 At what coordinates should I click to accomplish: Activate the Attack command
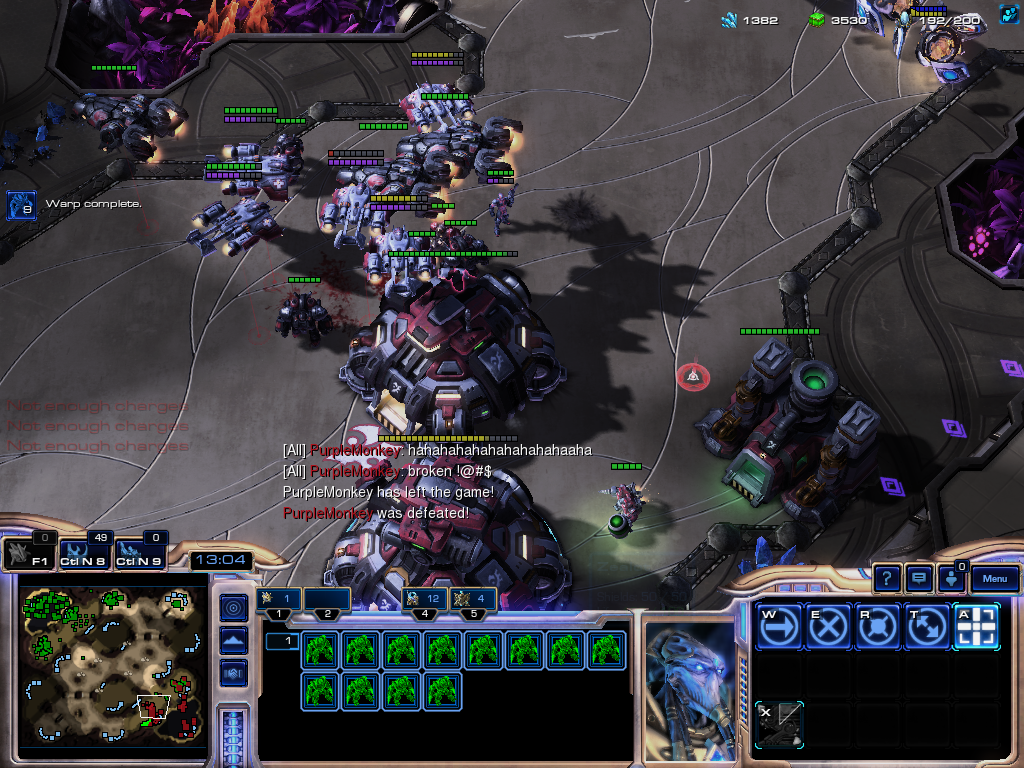pyautogui.click(x=975, y=627)
